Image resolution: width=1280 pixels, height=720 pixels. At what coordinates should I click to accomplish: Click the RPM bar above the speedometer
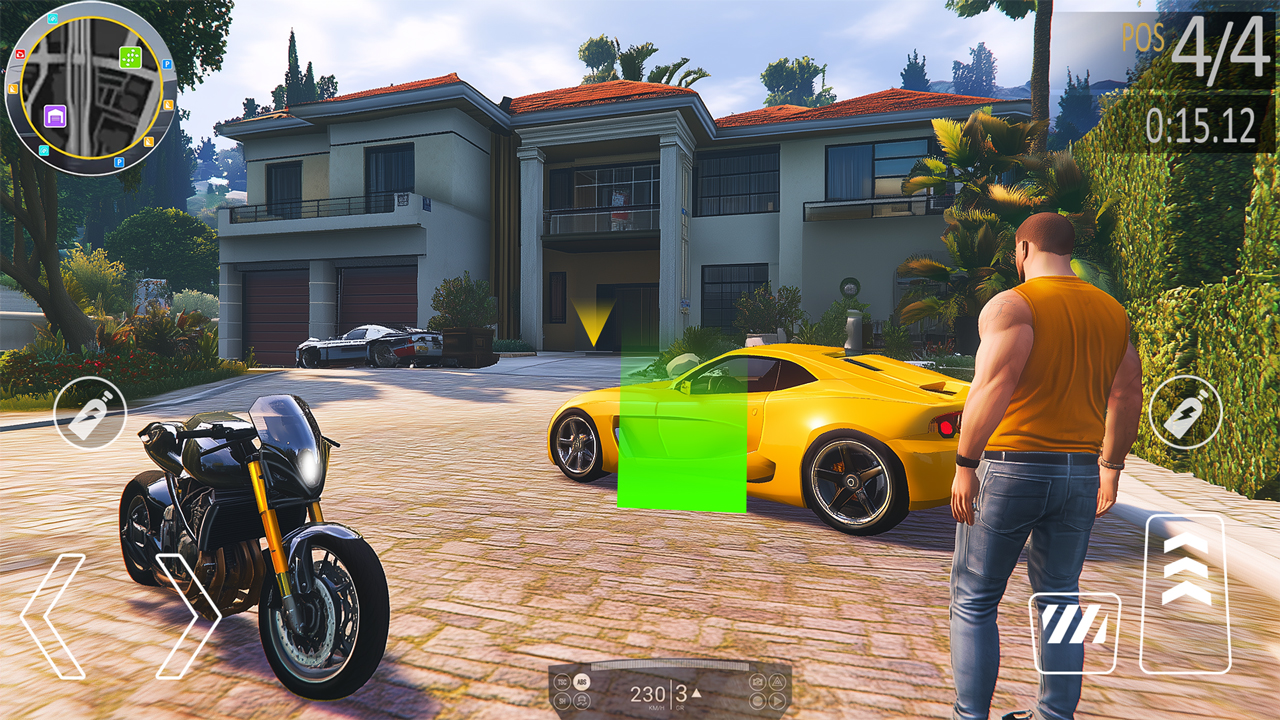coord(670,666)
